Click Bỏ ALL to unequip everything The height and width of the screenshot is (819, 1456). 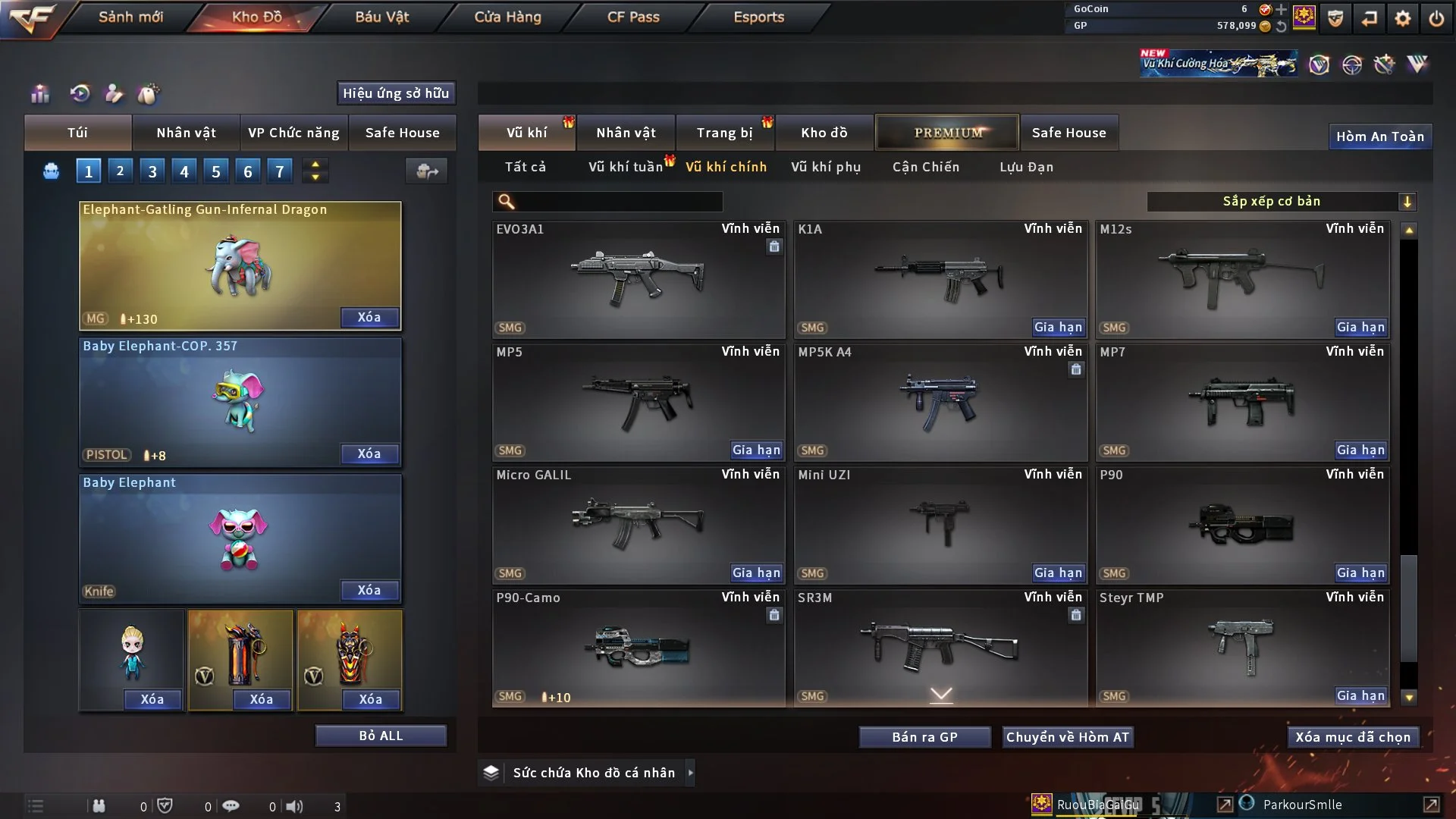(381, 736)
